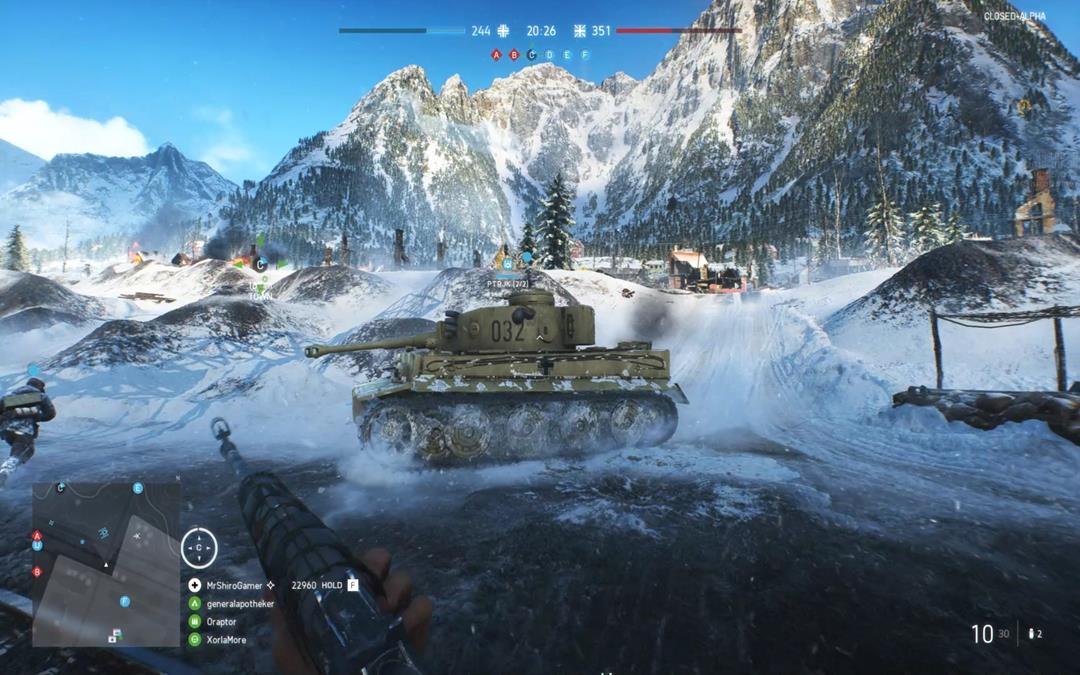Select objective B in the top flag row
The width and height of the screenshot is (1080, 675).
514,55
